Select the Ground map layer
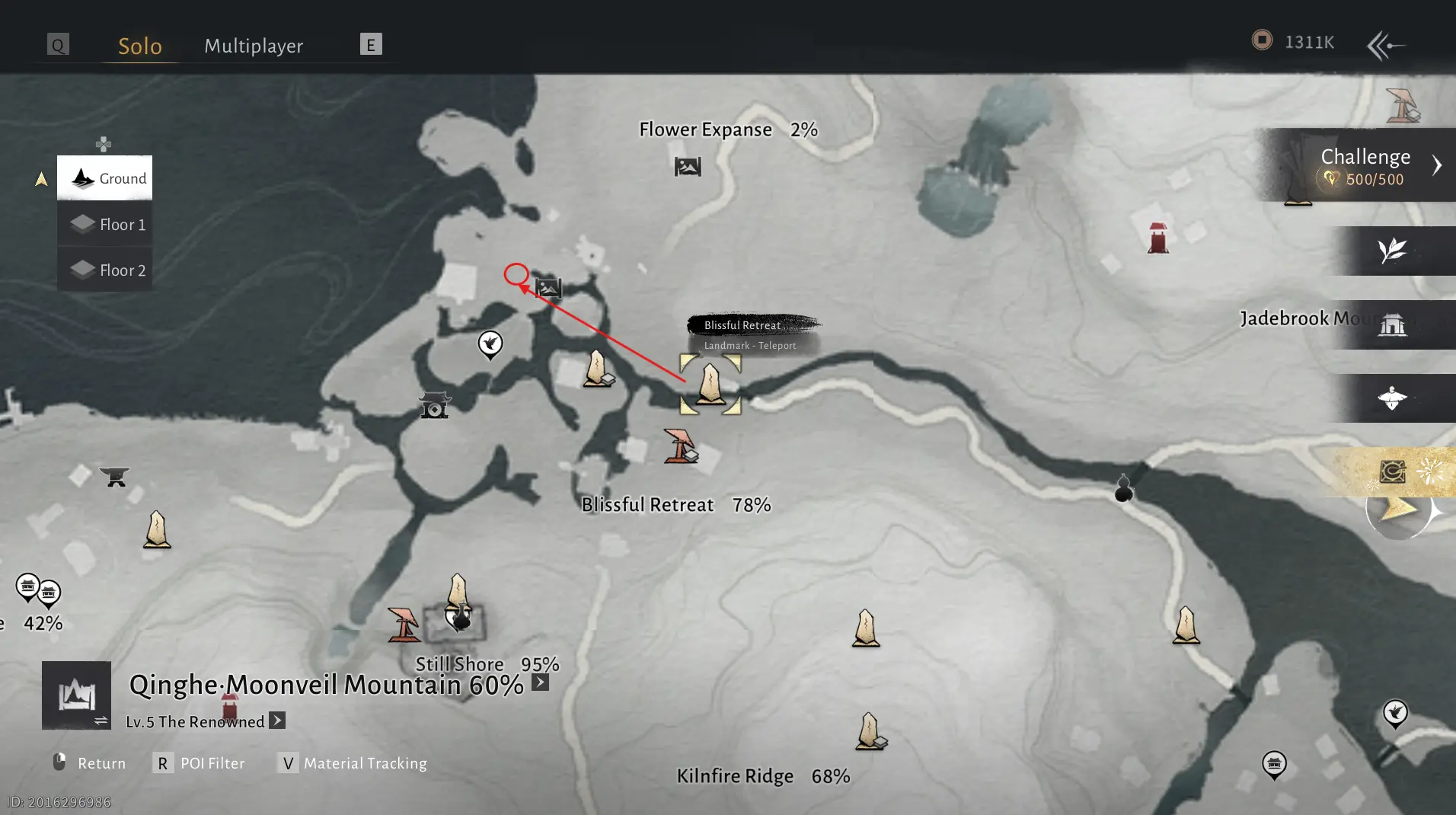The height and width of the screenshot is (815, 1456). [x=105, y=178]
